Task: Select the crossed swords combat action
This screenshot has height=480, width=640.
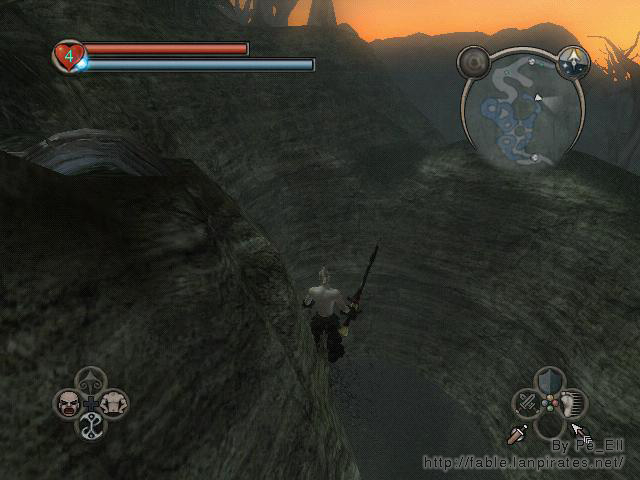Action: coord(526,404)
